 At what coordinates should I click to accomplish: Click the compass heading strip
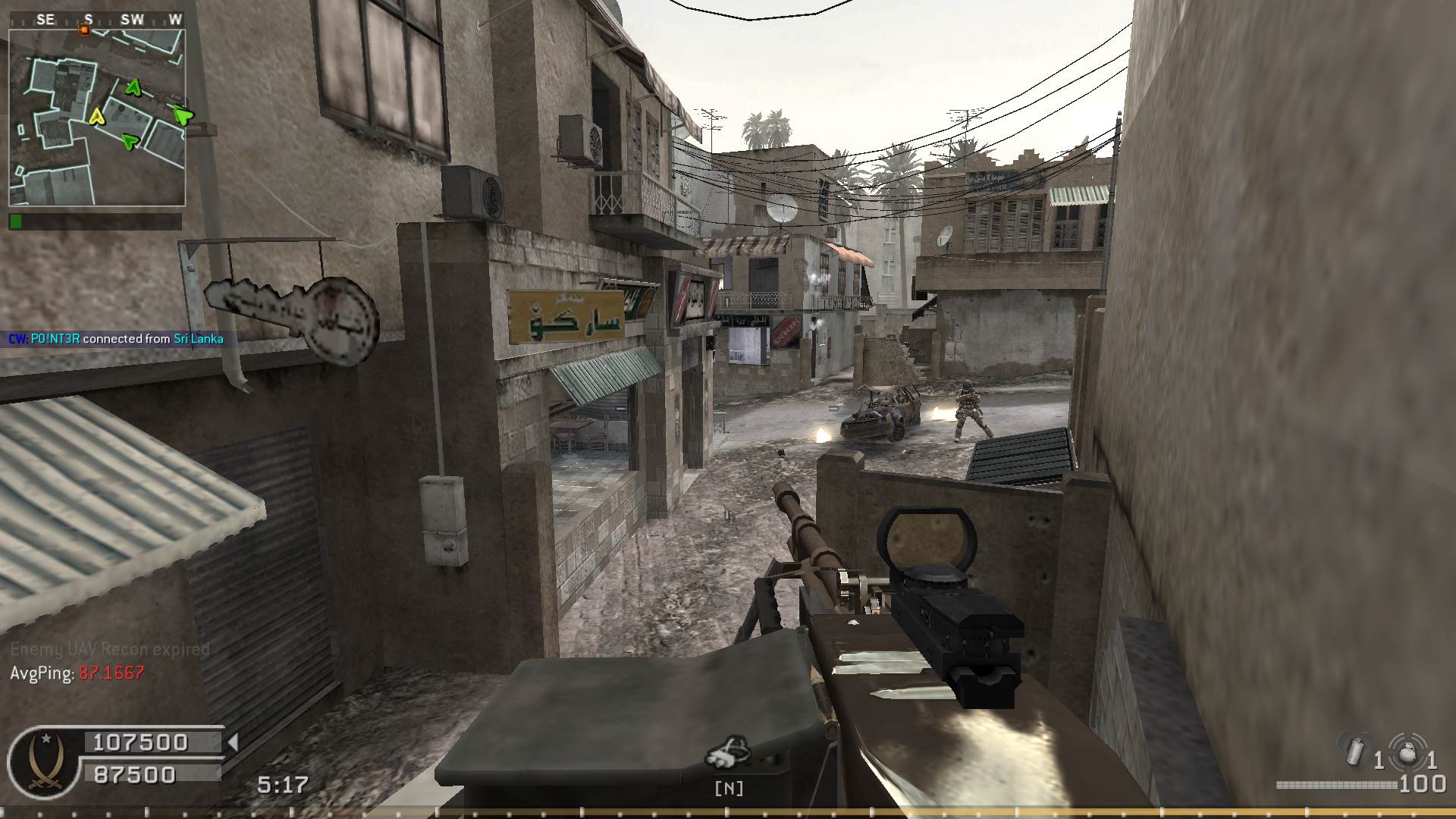[x=96, y=20]
